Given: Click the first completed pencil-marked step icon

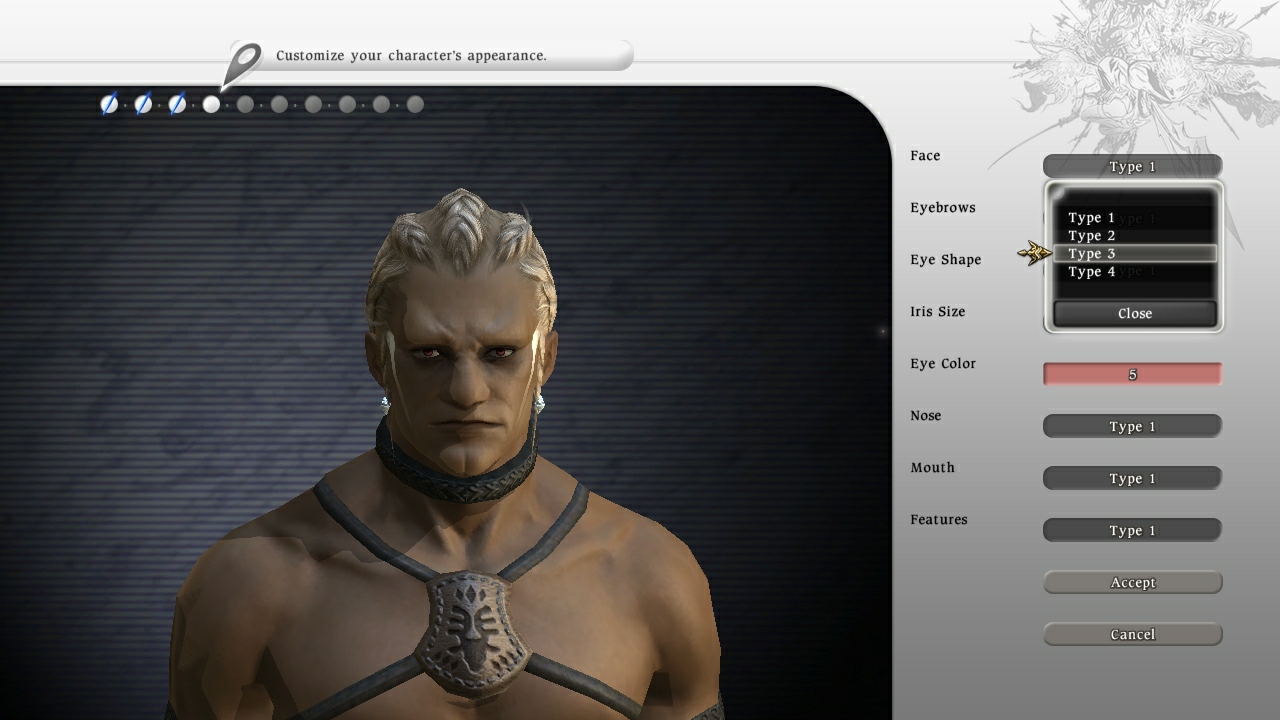Looking at the screenshot, I should [x=110, y=104].
